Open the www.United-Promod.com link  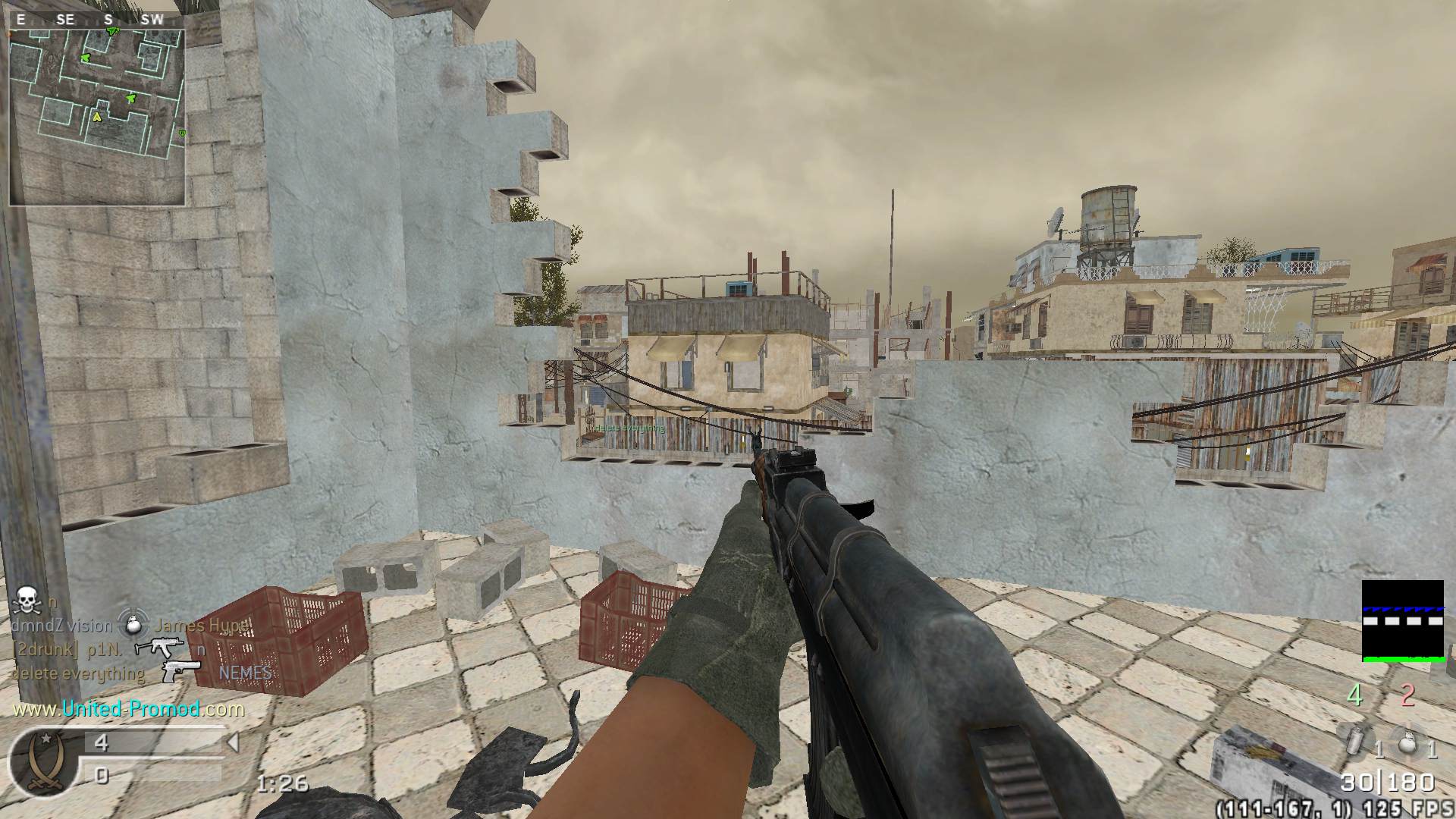[x=129, y=709]
